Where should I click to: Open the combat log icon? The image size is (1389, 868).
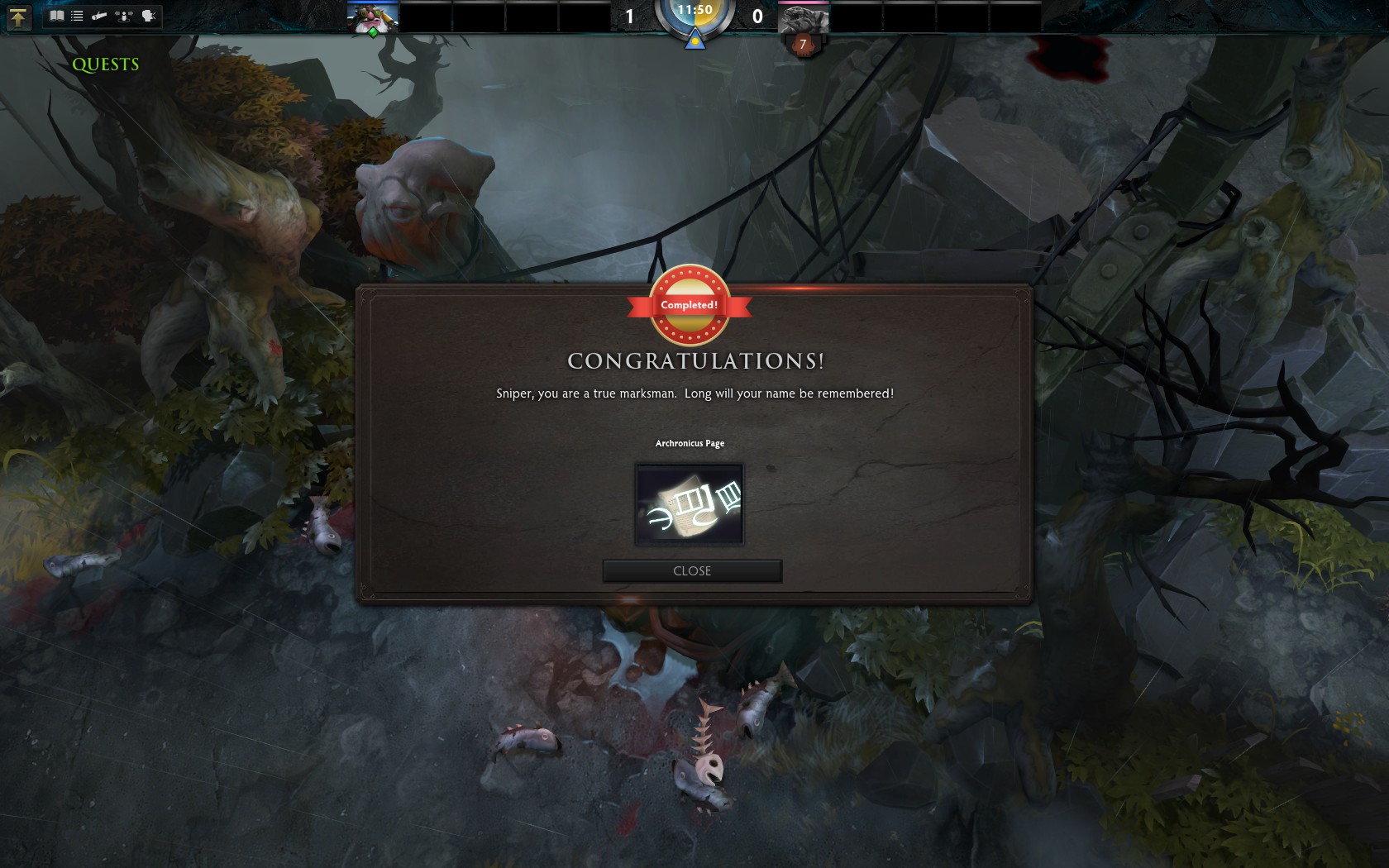(x=99, y=16)
